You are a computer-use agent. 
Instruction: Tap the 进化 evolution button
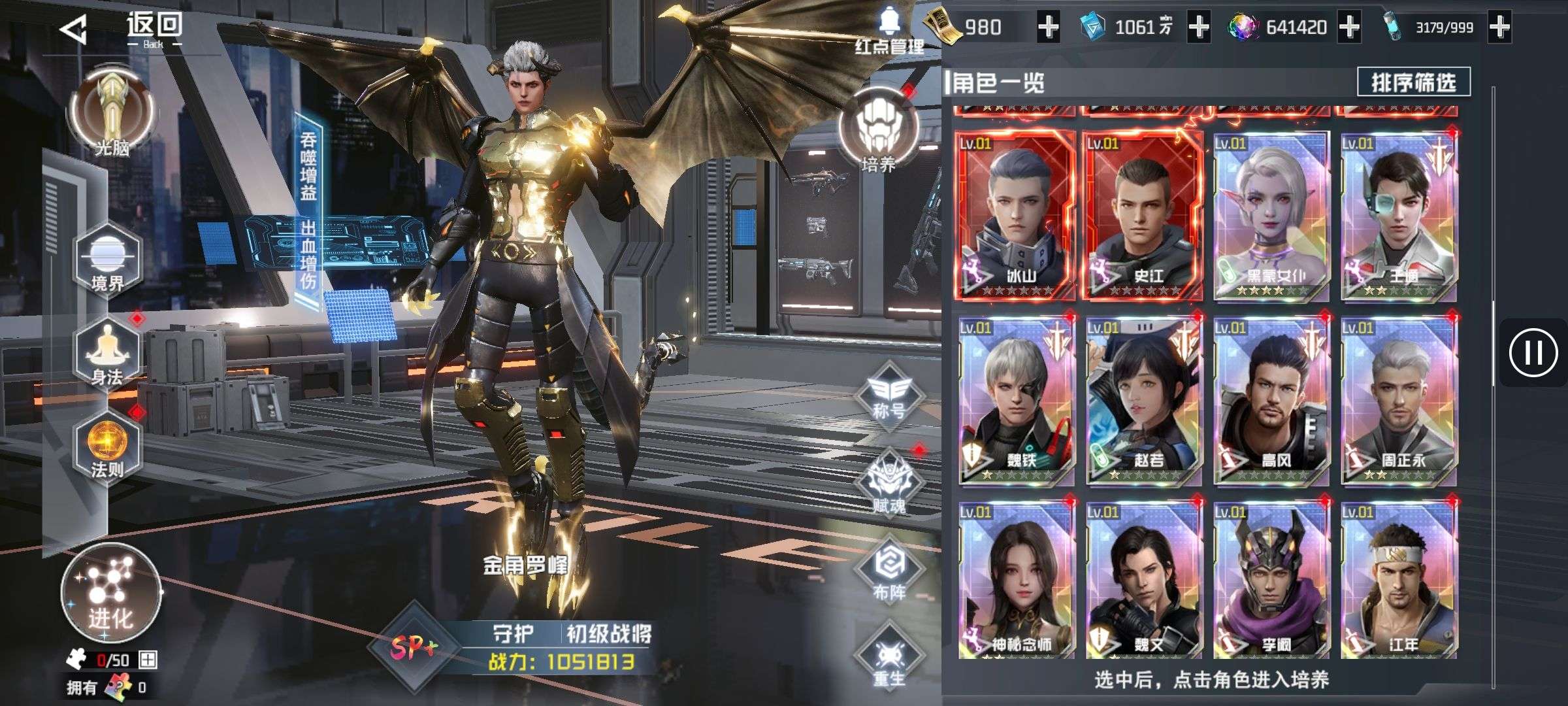(x=110, y=592)
